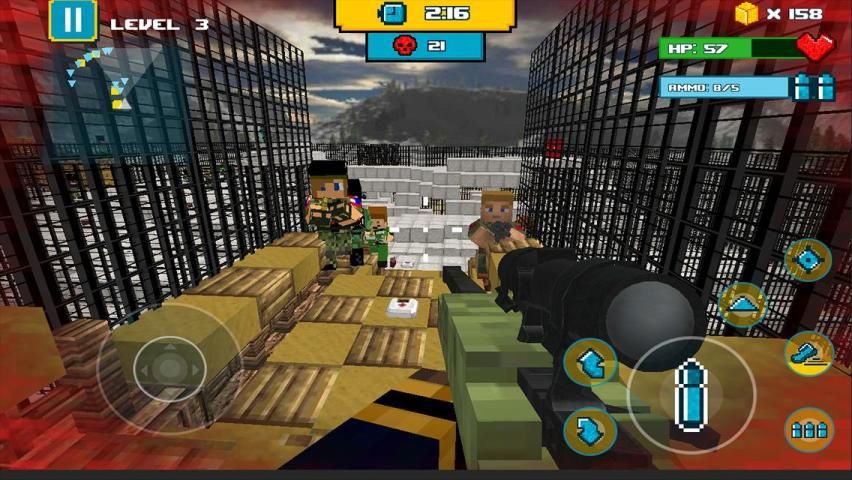The image size is (852, 480).
Task: Activate the sprint boot button
Action: tap(808, 351)
